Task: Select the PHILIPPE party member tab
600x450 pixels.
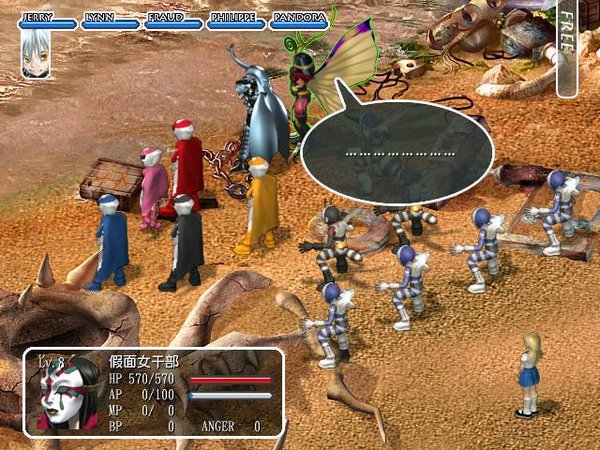Action: (x=234, y=20)
